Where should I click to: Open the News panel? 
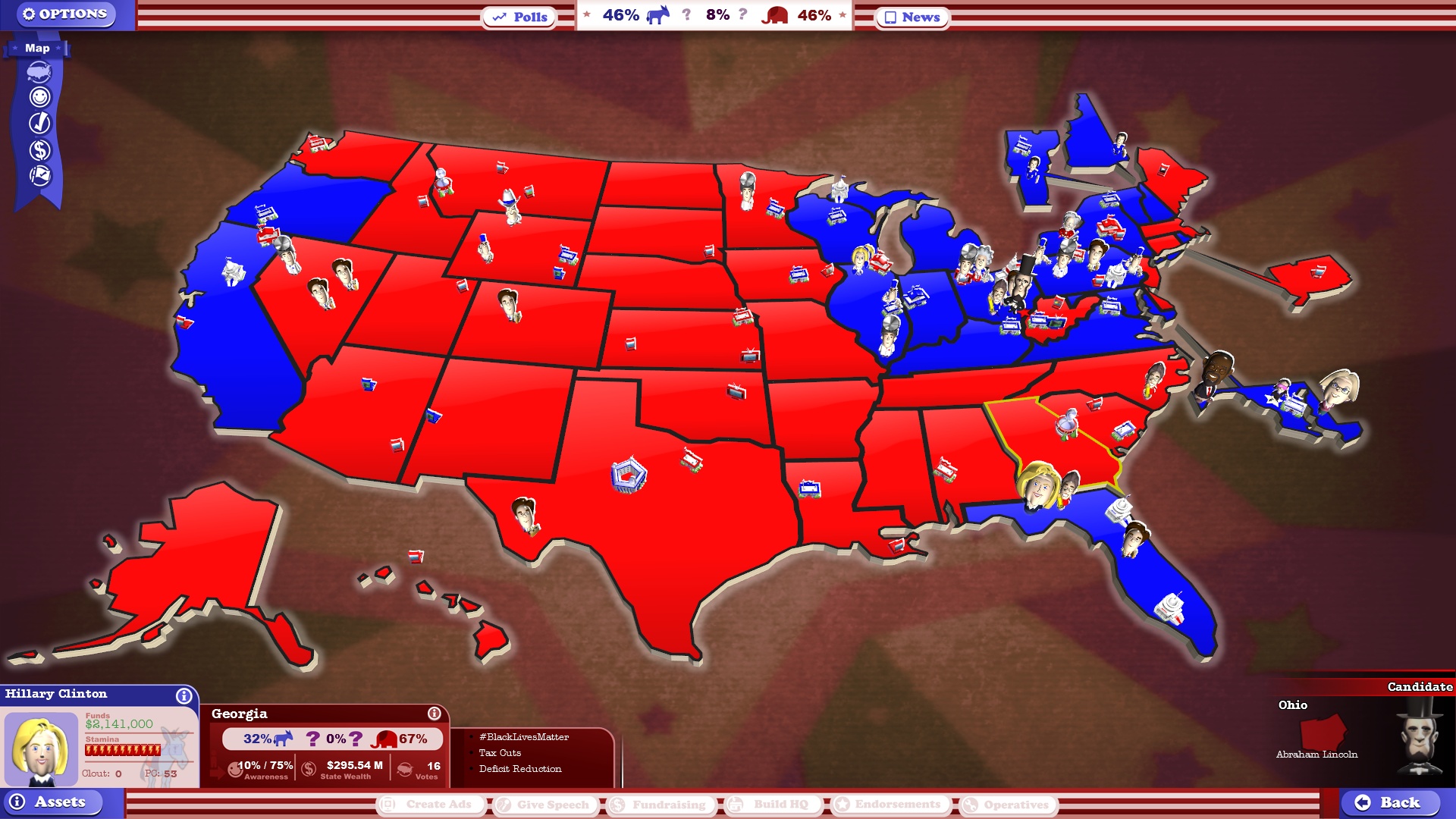coord(911,17)
